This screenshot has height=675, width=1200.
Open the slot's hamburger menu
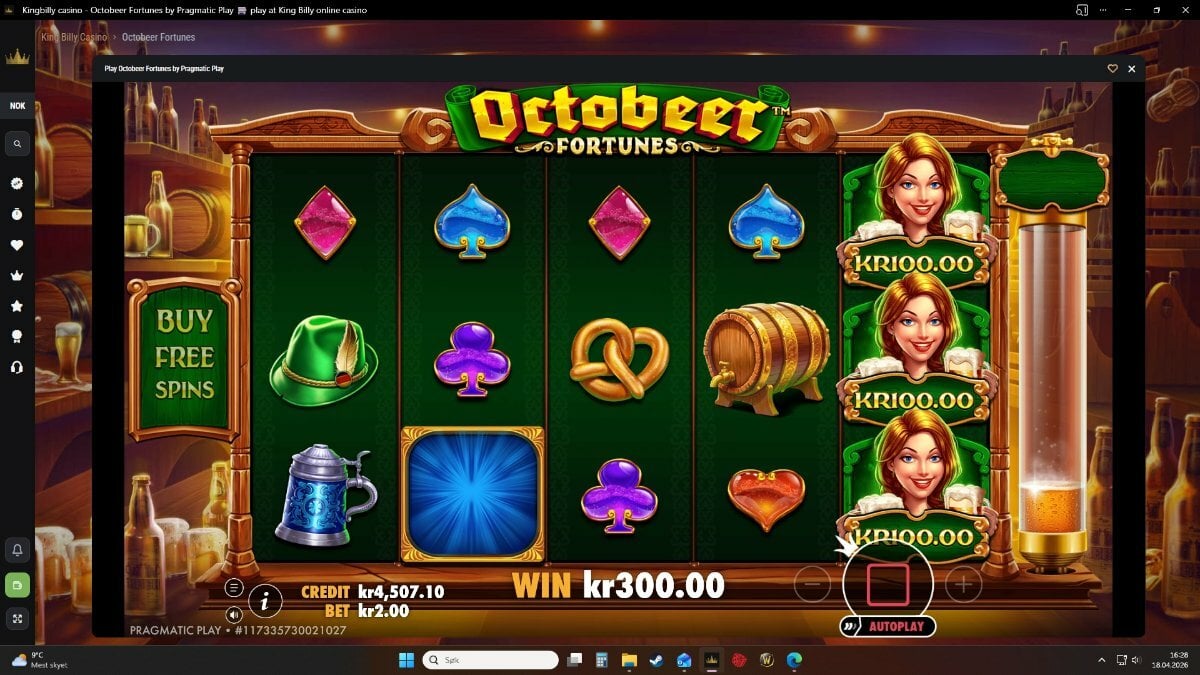(x=234, y=588)
